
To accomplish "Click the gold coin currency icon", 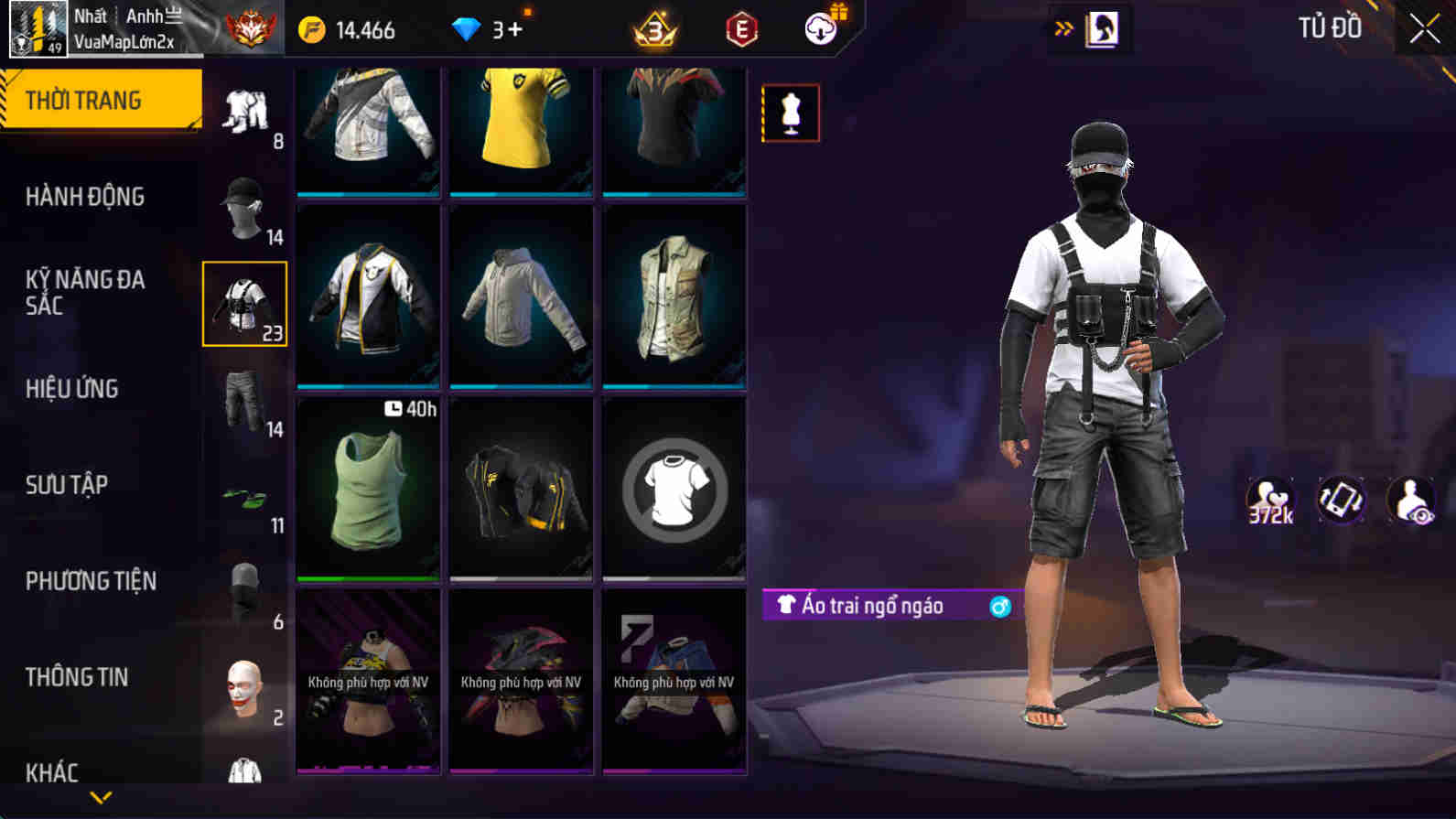I will [x=312, y=28].
